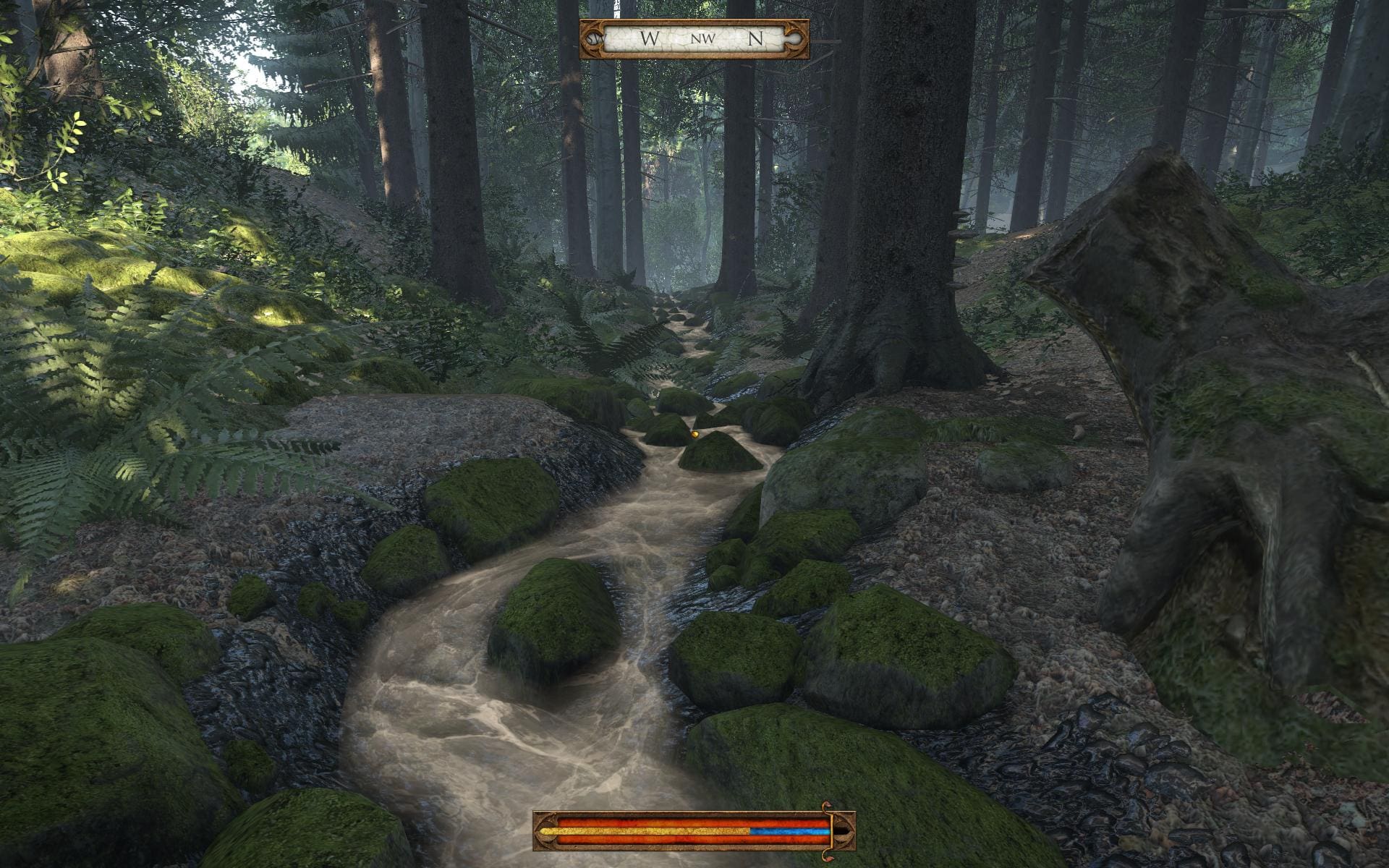Click the compass strip showing W, NW, N
The height and width of the screenshot is (868, 1389).
click(x=694, y=39)
